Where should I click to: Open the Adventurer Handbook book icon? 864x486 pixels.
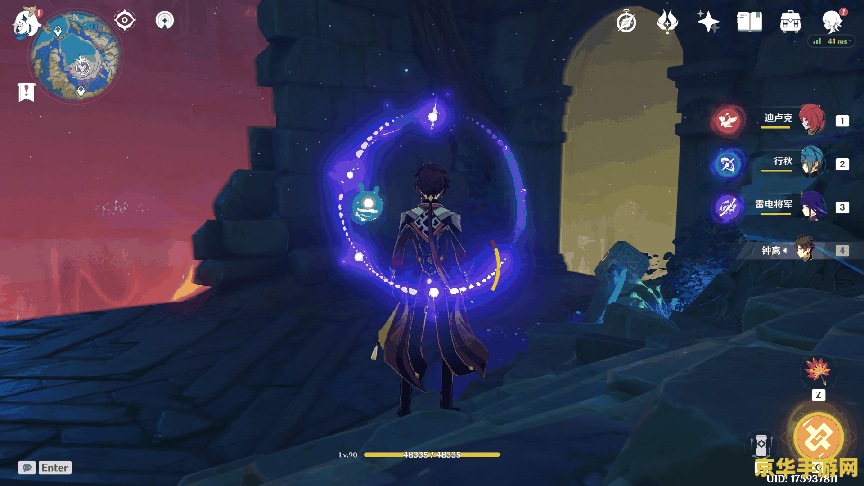click(x=749, y=21)
